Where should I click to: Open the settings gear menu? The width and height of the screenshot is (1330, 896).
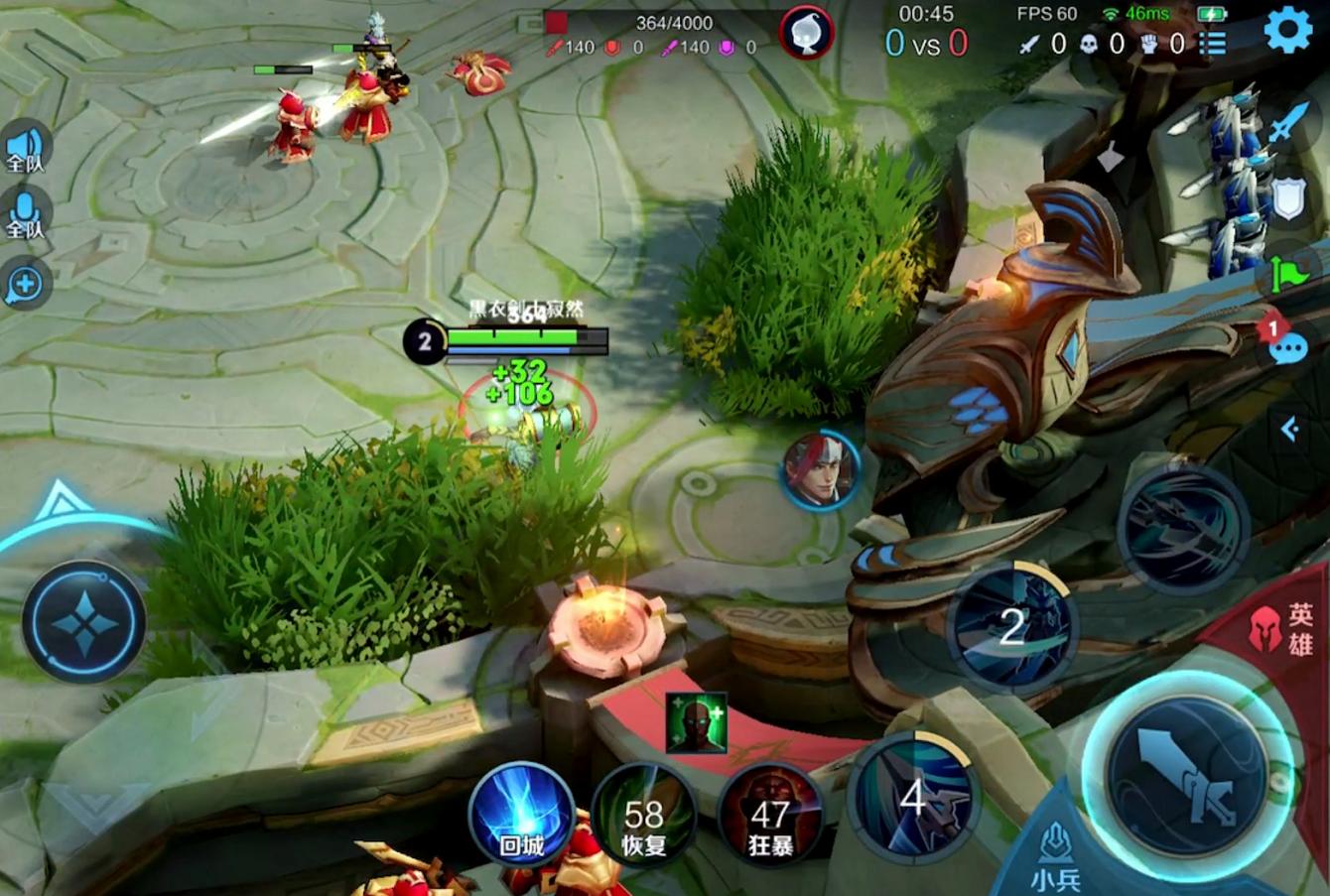[x=1287, y=31]
